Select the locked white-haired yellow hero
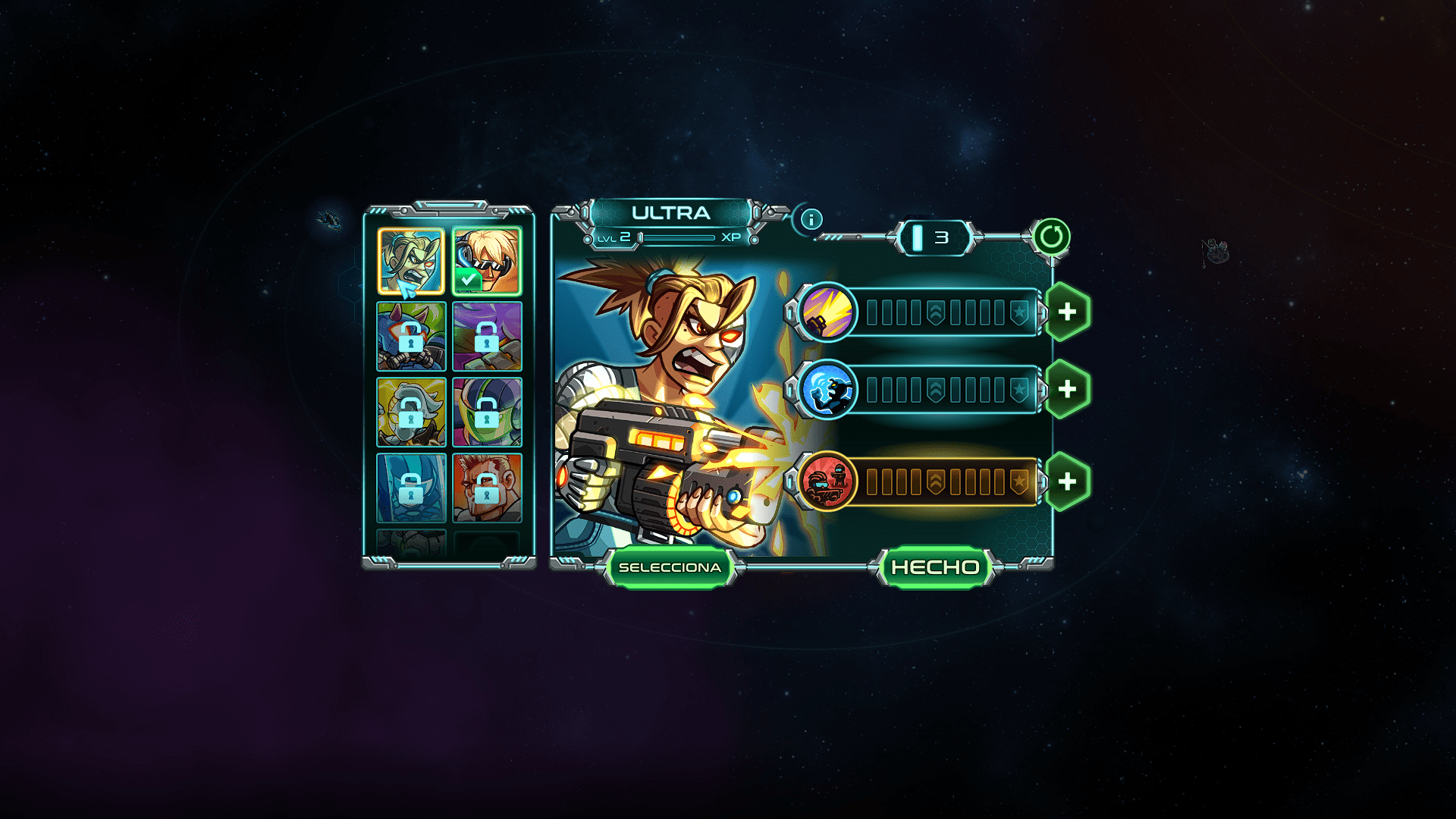The height and width of the screenshot is (819, 1456). point(411,413)
